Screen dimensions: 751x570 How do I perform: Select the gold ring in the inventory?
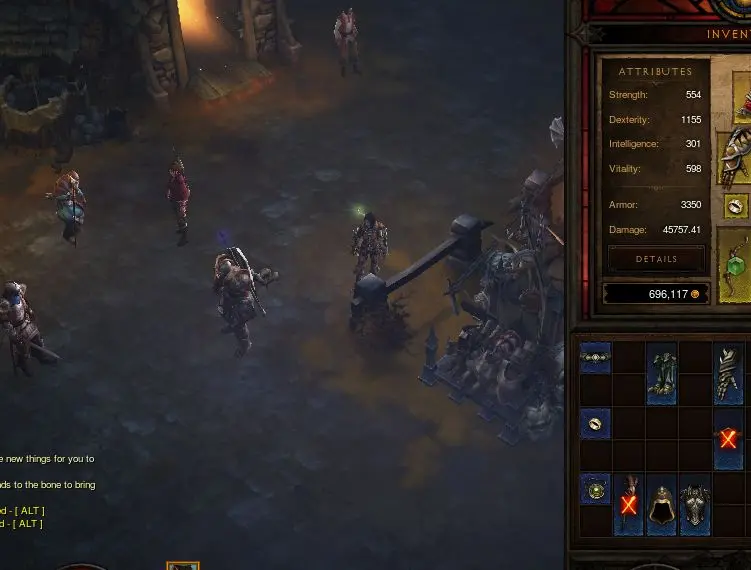point(595,423)
